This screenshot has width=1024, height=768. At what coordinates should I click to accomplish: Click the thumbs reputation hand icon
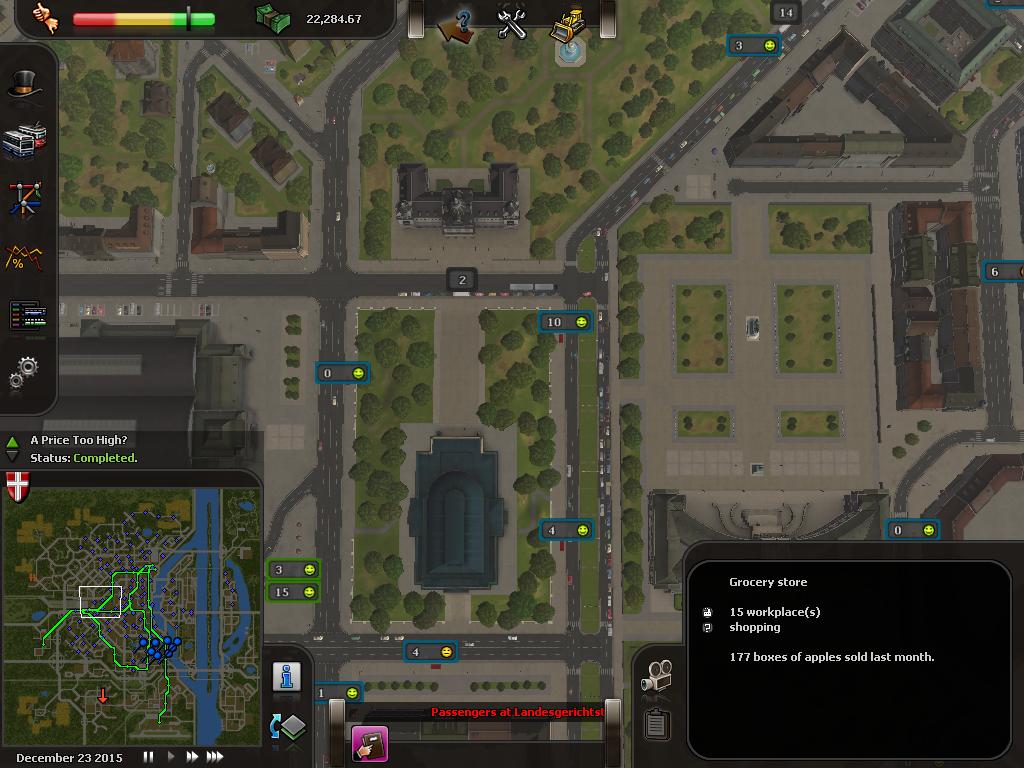pos(44,17)
